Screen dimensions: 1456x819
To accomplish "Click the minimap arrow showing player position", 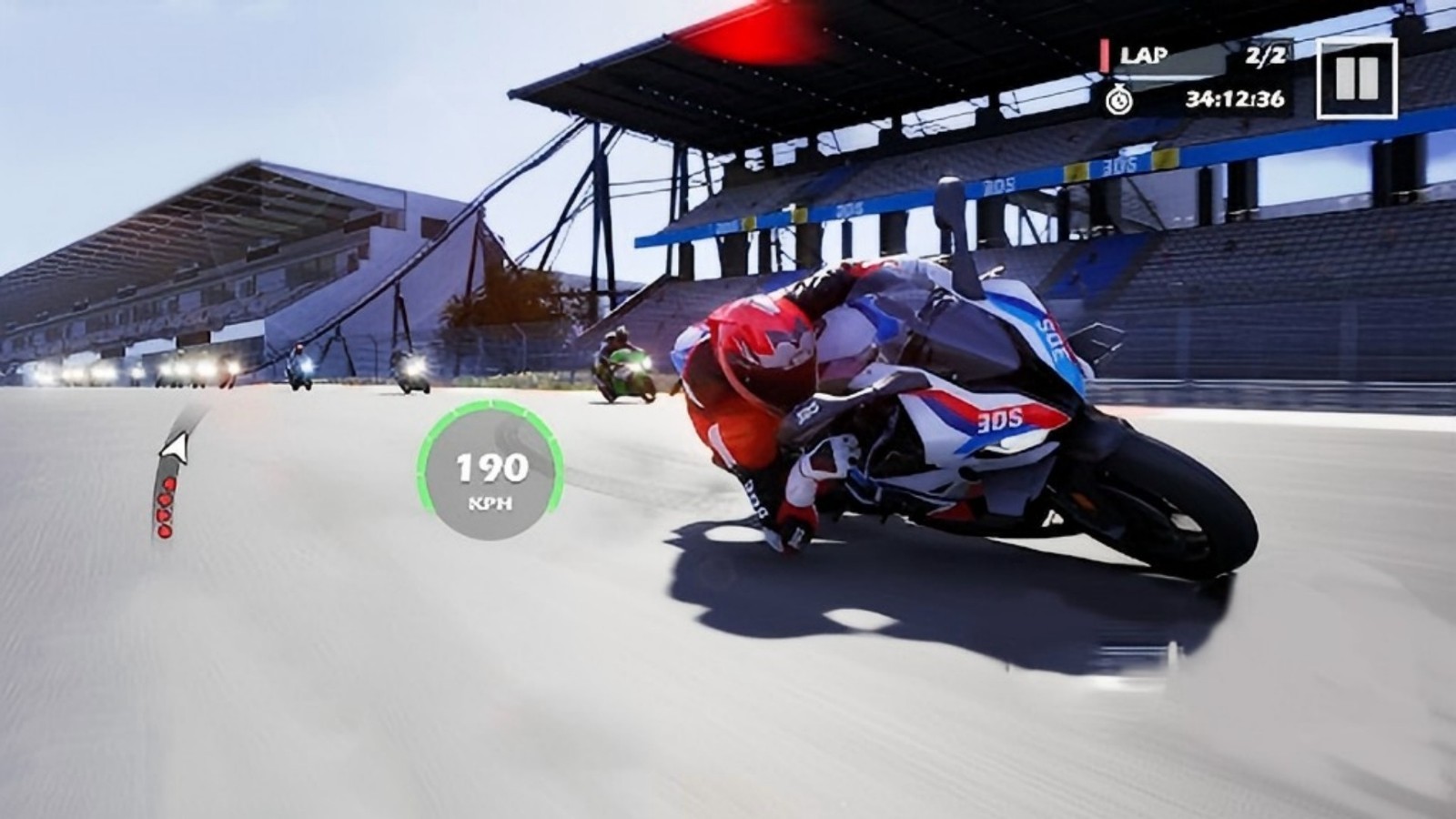I will click(x=175, y=448).
